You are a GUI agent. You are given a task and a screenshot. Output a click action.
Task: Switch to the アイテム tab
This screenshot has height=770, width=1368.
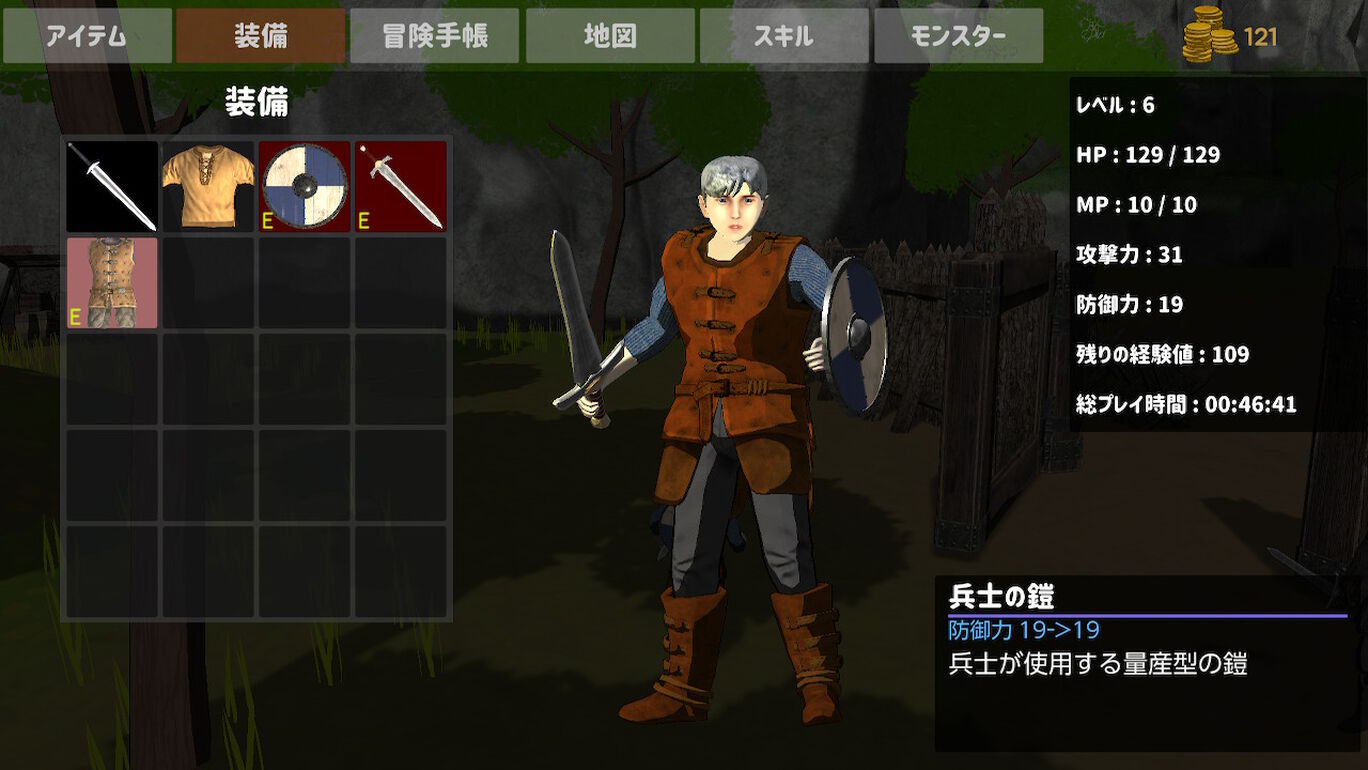[x=87, y=36]
